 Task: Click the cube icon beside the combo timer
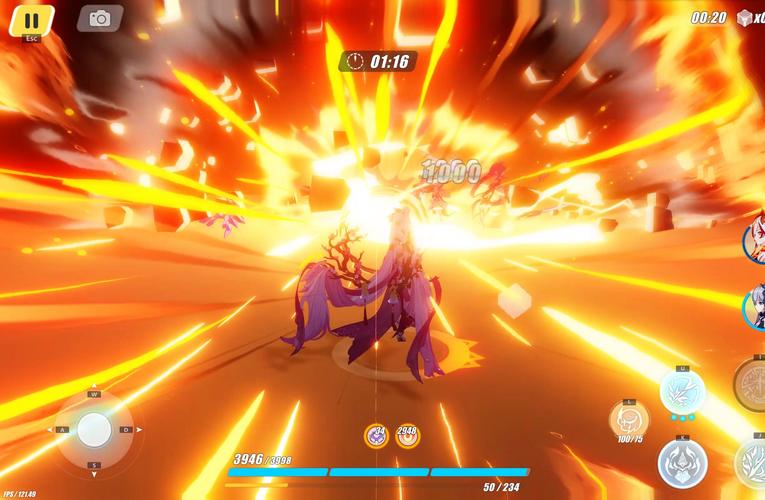(x=745, y=18)
